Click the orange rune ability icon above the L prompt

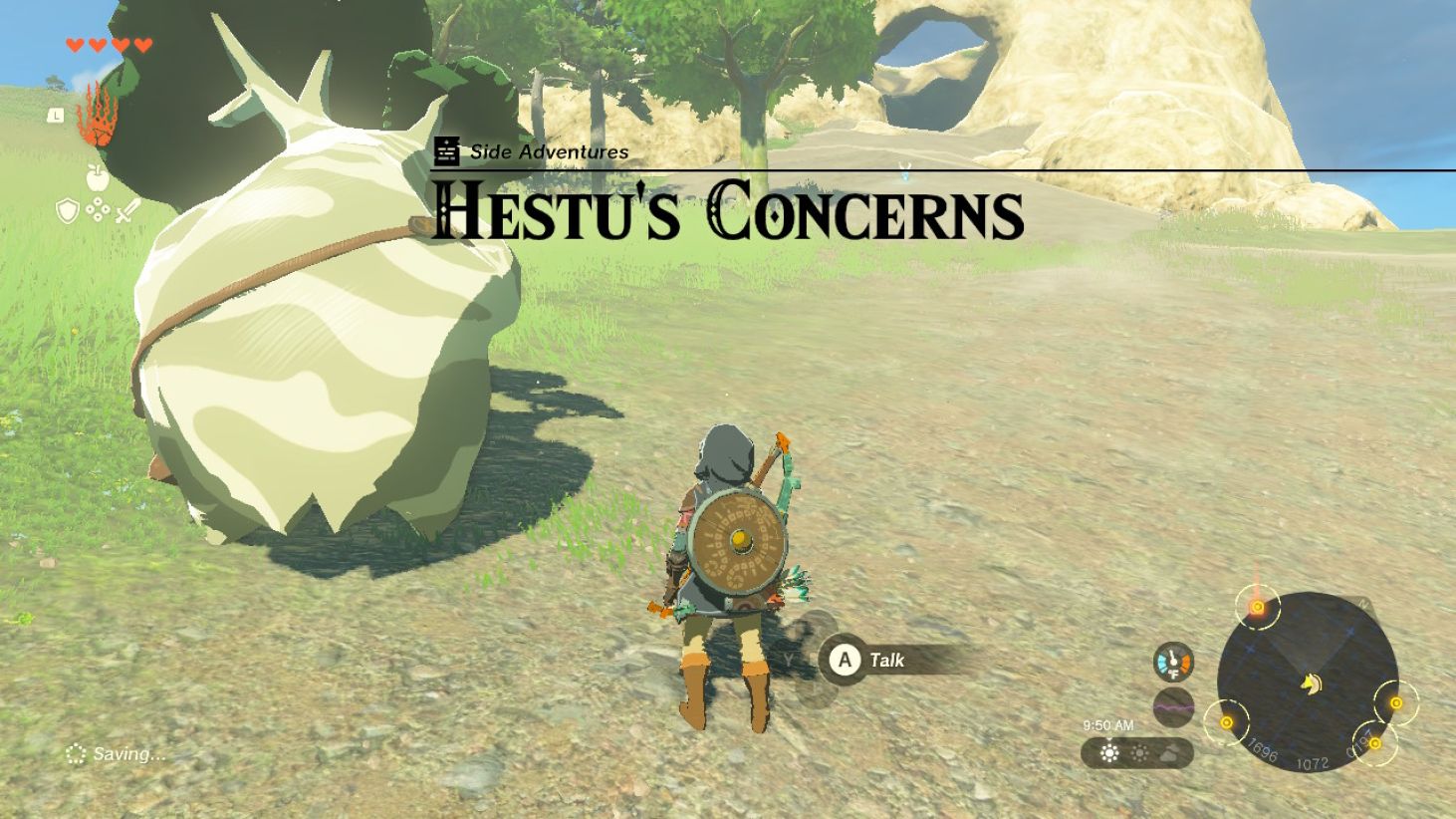pos(97,117)
